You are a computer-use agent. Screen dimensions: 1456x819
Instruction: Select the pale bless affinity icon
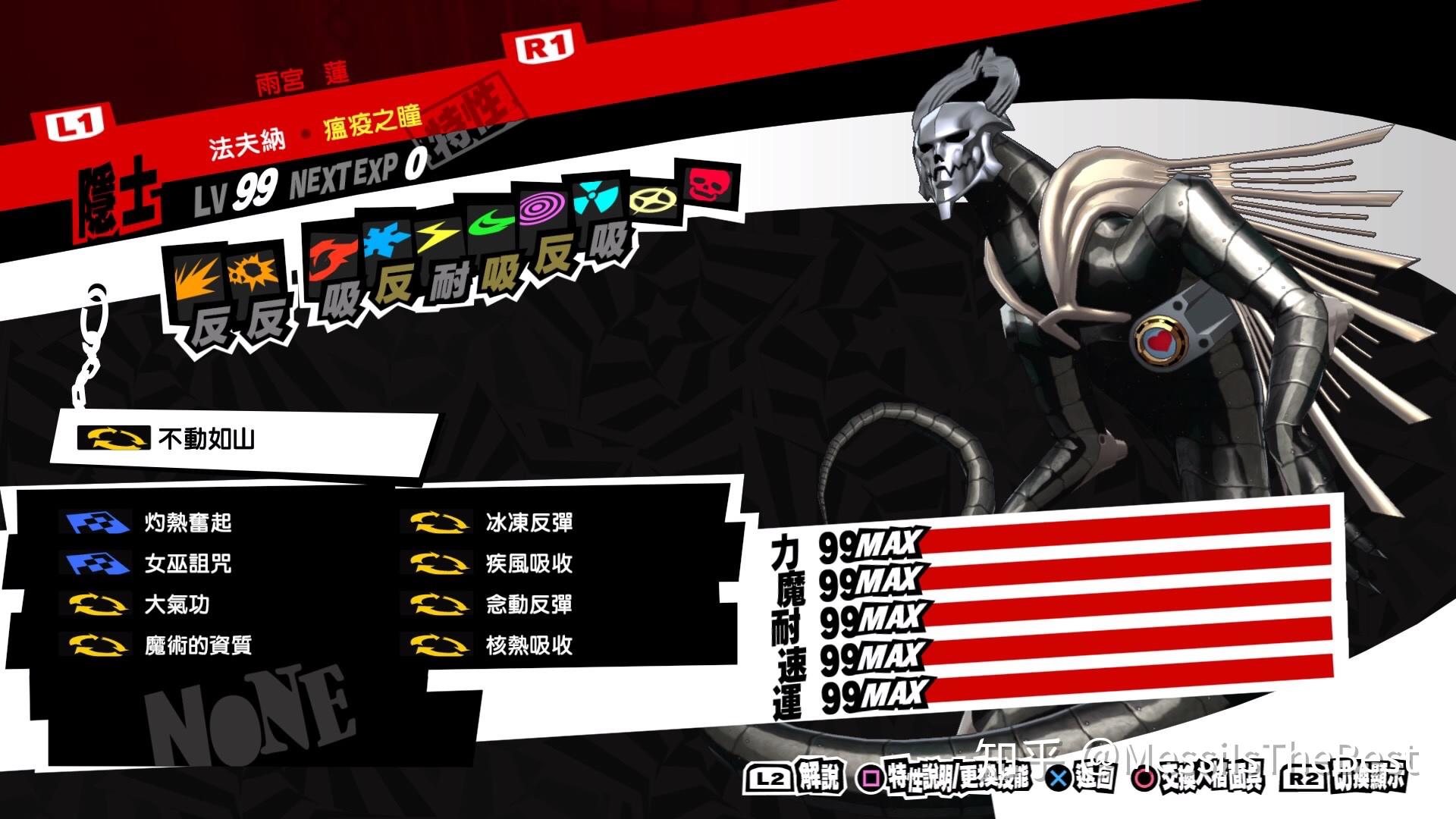click(x=654, y=199)
